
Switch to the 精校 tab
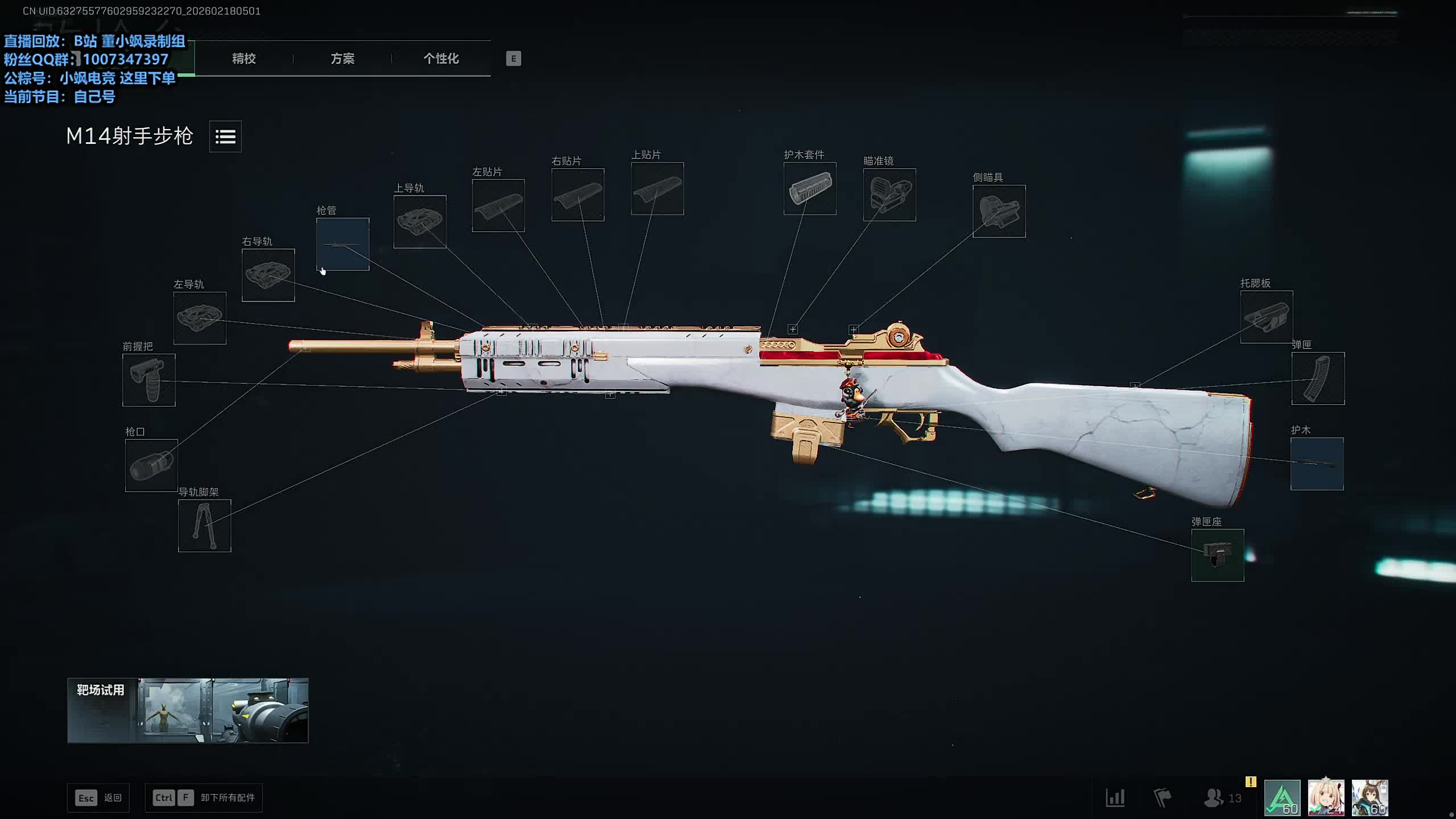[x=243, y=59]
